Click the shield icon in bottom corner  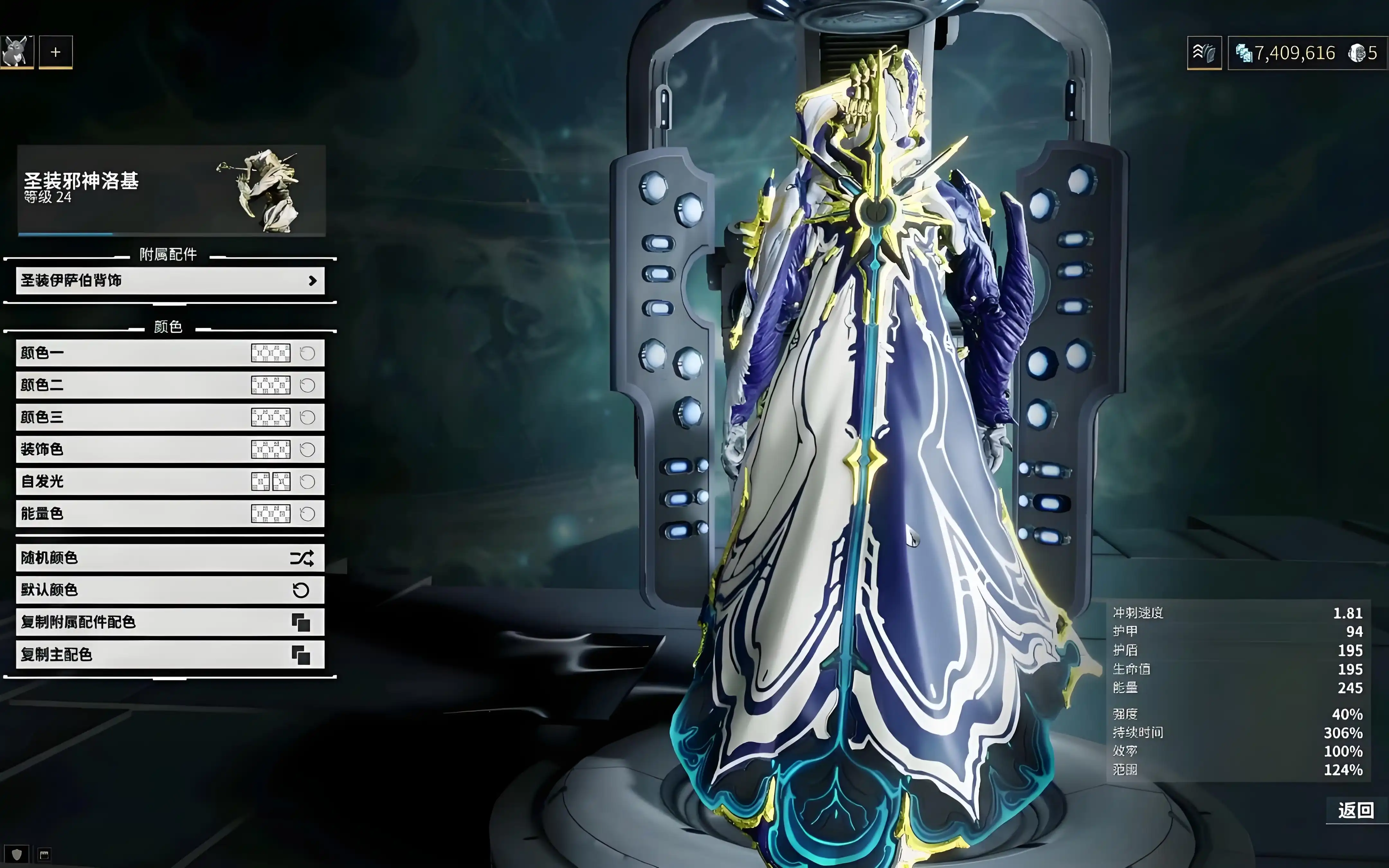[x=17, y=854]
